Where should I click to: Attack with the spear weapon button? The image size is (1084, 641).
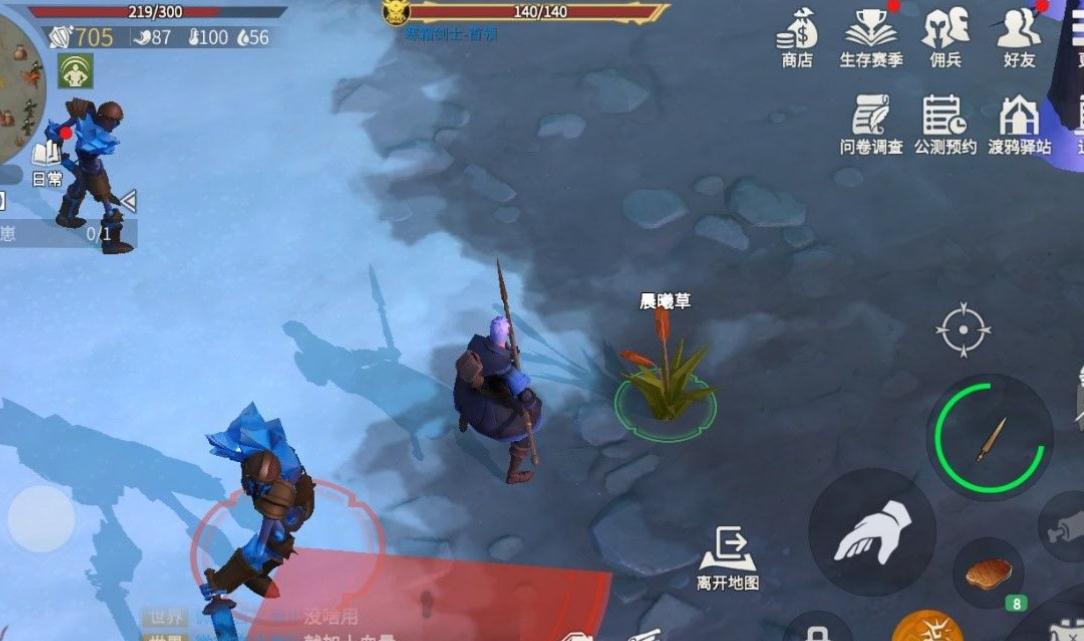(989, 437)
